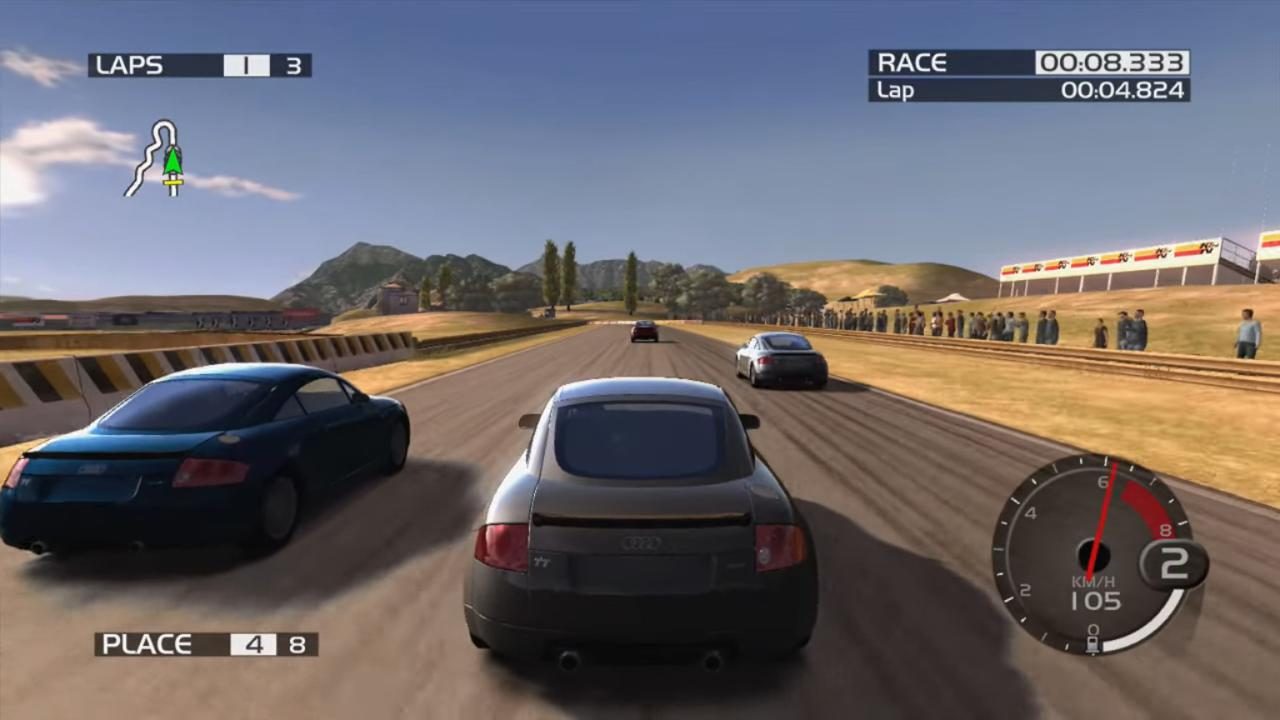Select the track map in the top left

[x=157, y=155]
